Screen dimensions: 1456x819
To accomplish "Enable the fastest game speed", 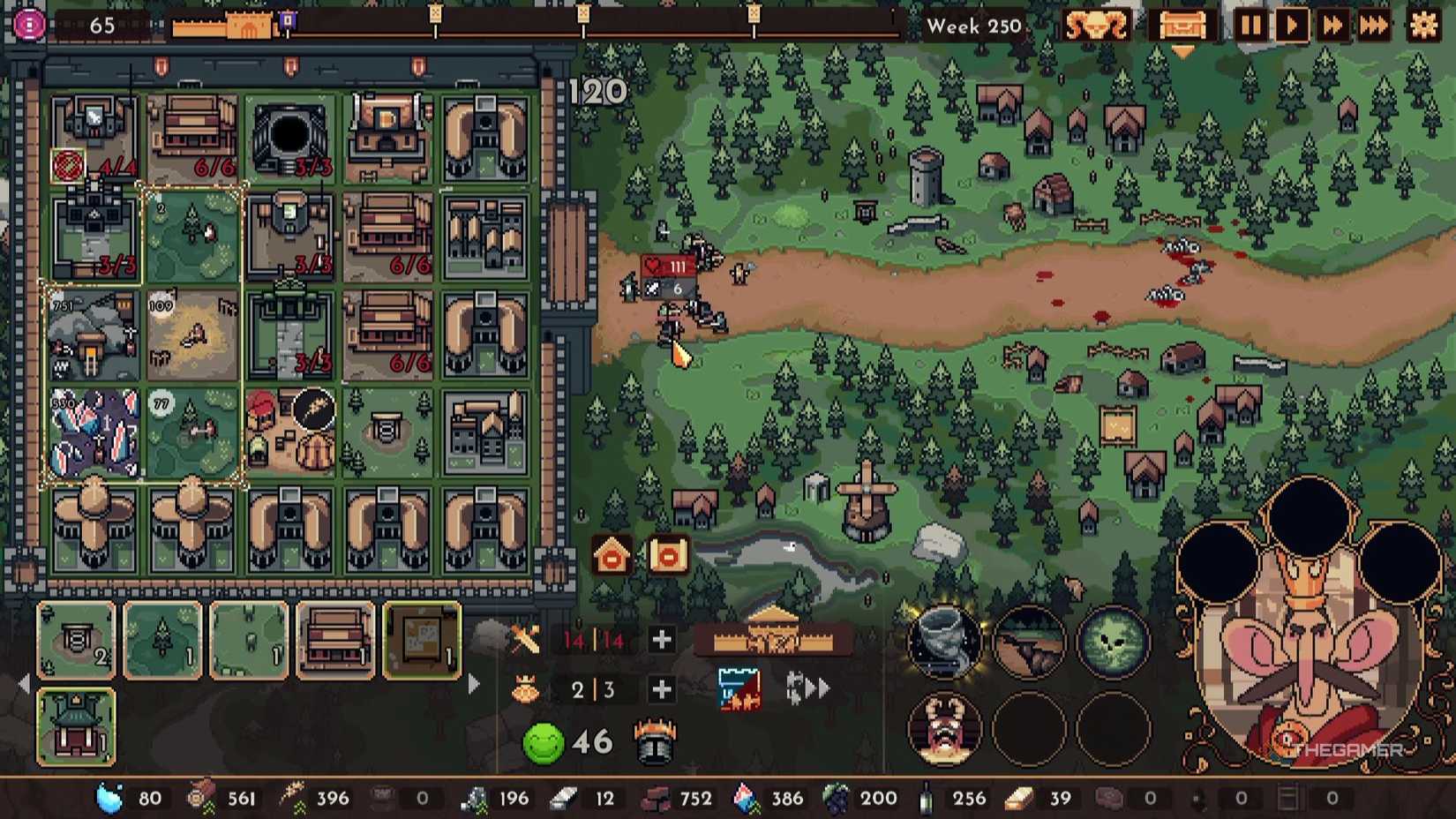I will tap(1376, 26).
